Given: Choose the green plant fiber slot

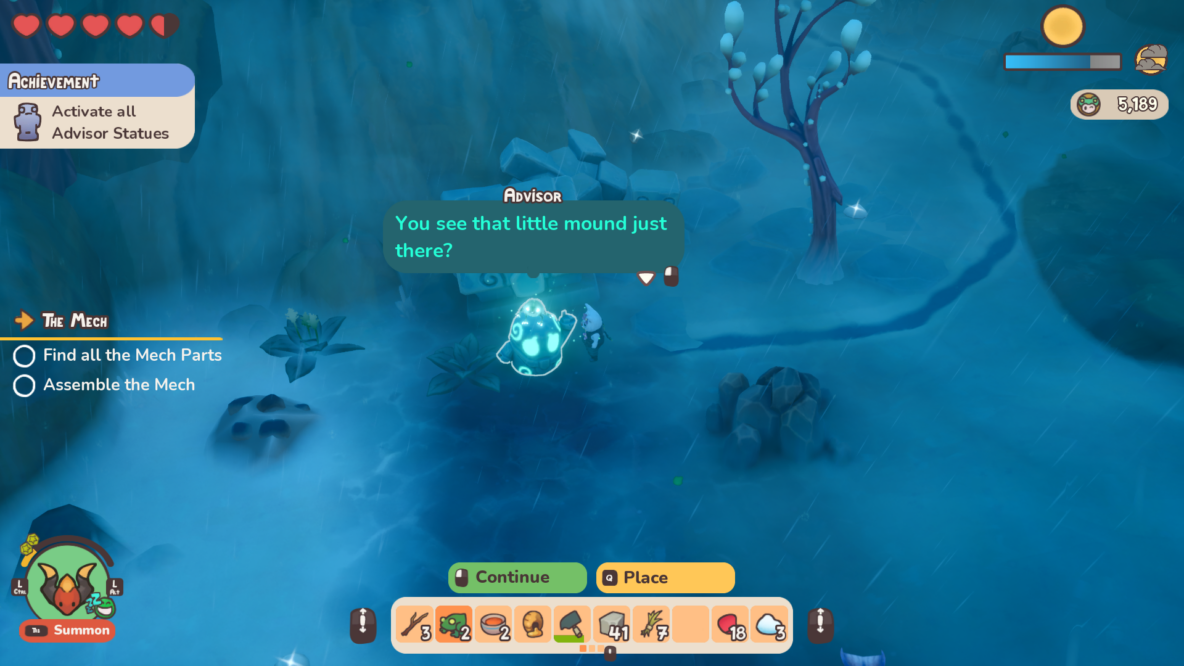Looking at the screenshot, I should tap(650, 624).
